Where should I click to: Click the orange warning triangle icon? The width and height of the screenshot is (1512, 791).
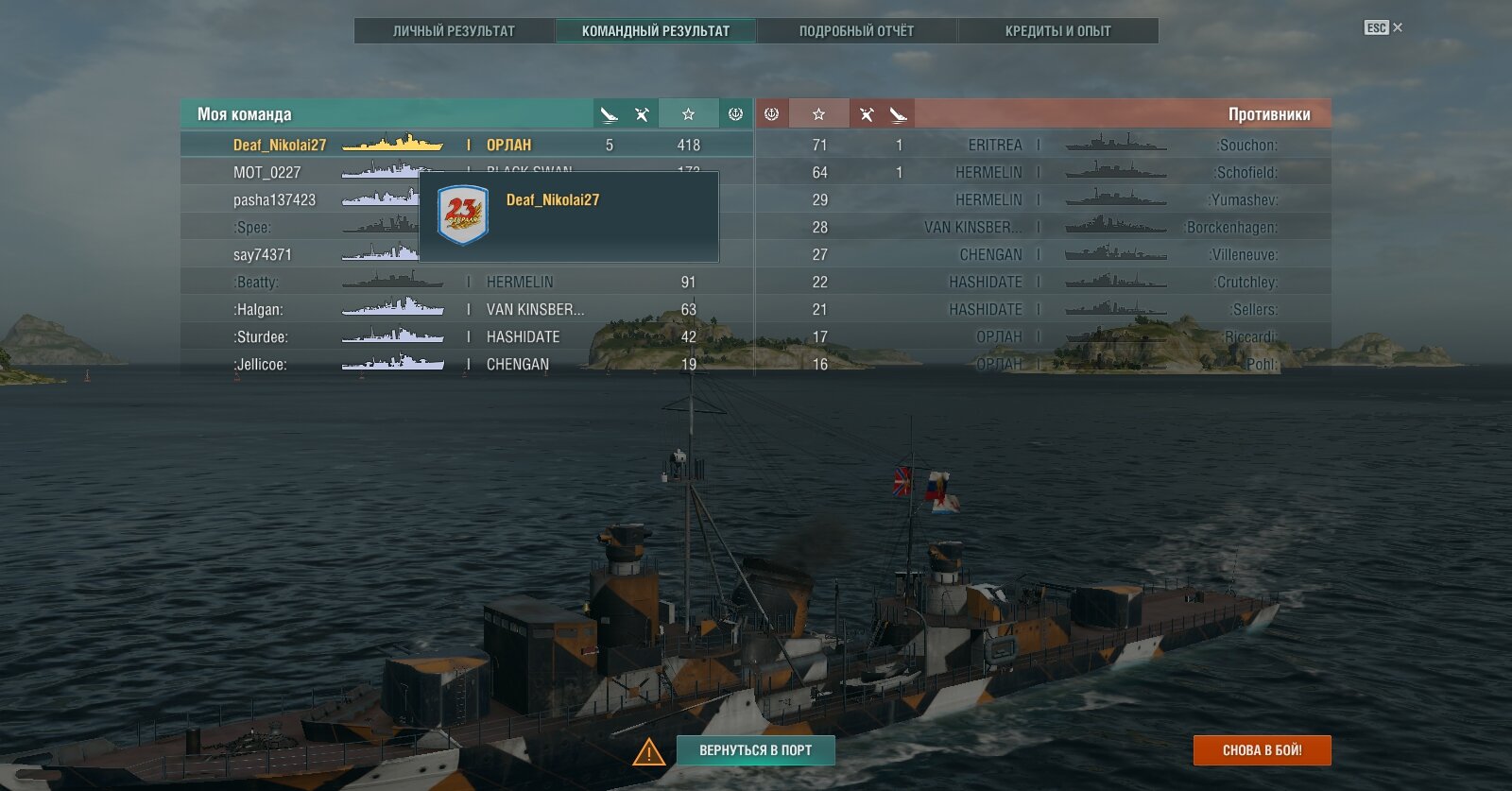click(x=648, y=752)
